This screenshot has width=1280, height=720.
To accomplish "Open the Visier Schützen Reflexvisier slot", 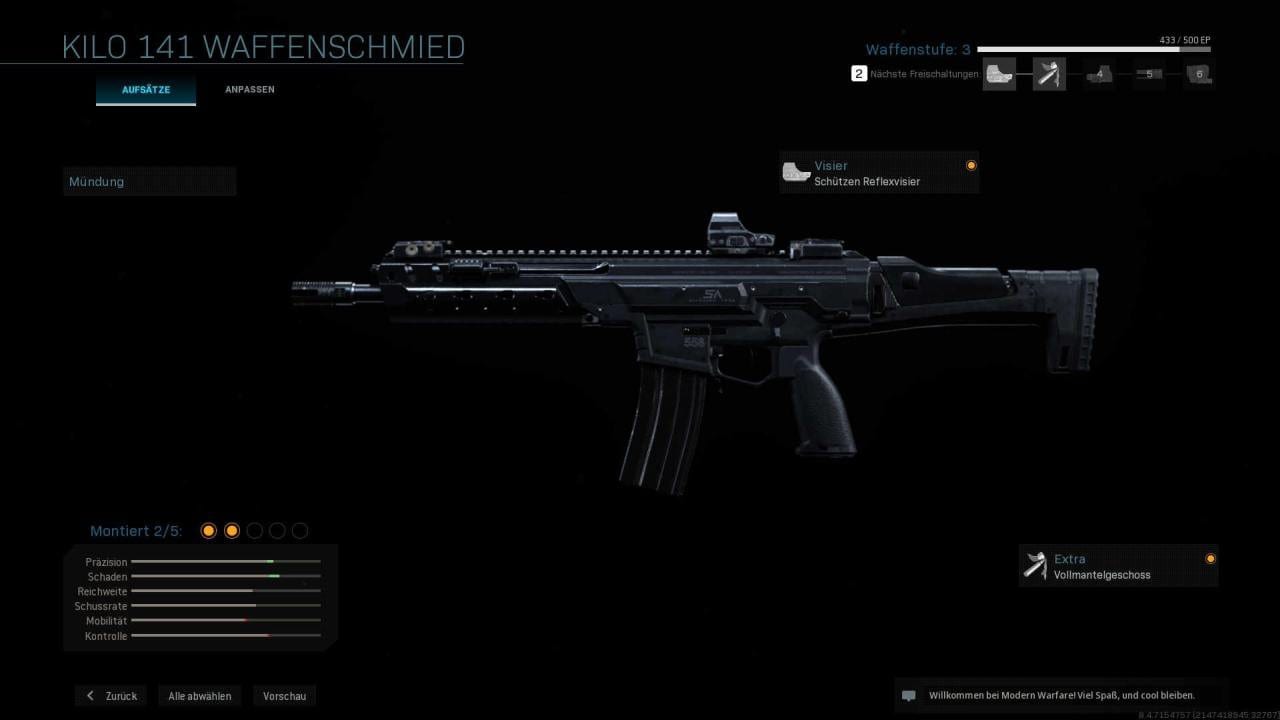I will tap(878, 173).
